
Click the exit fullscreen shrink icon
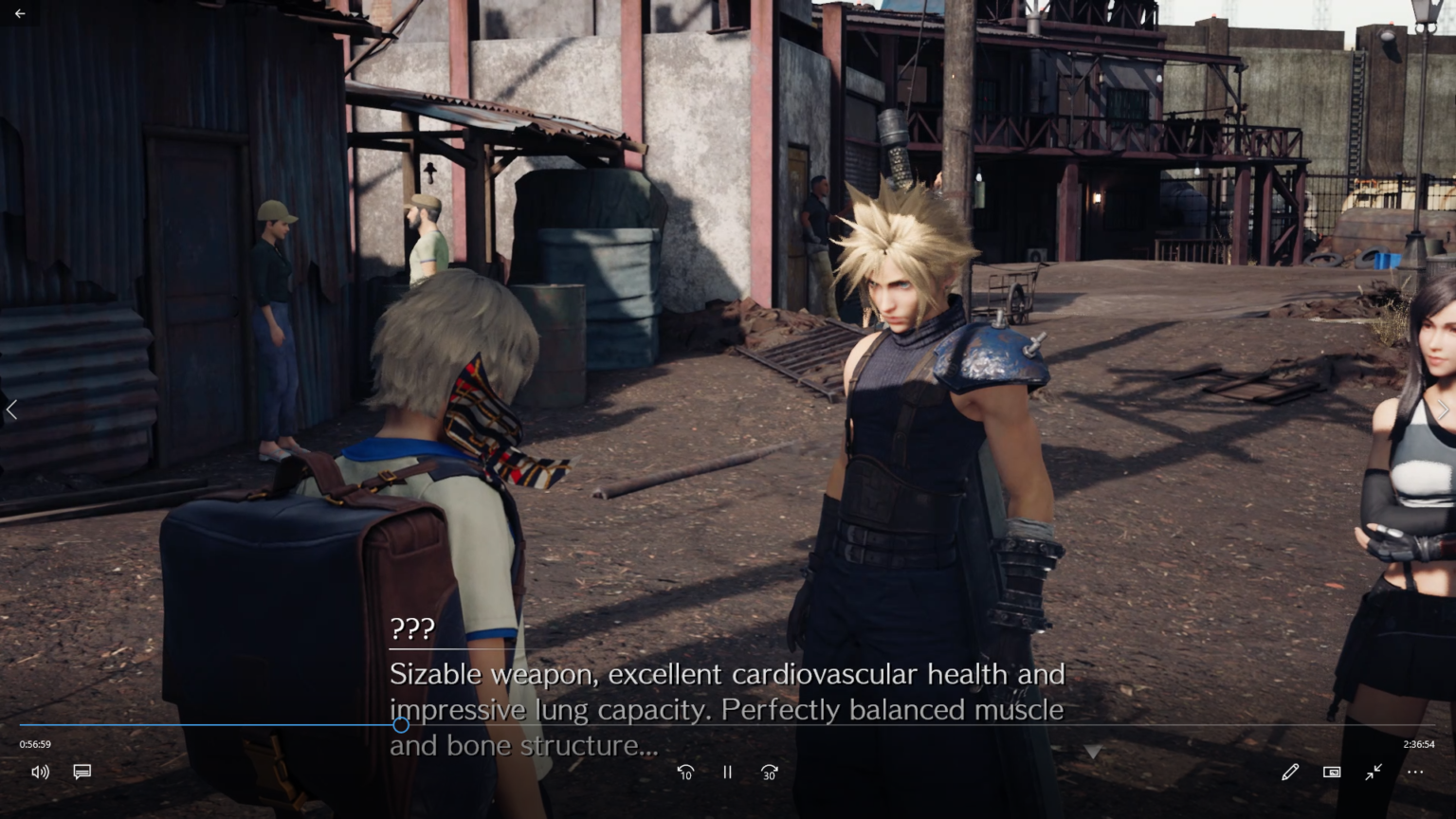[x=1374, y=773]
